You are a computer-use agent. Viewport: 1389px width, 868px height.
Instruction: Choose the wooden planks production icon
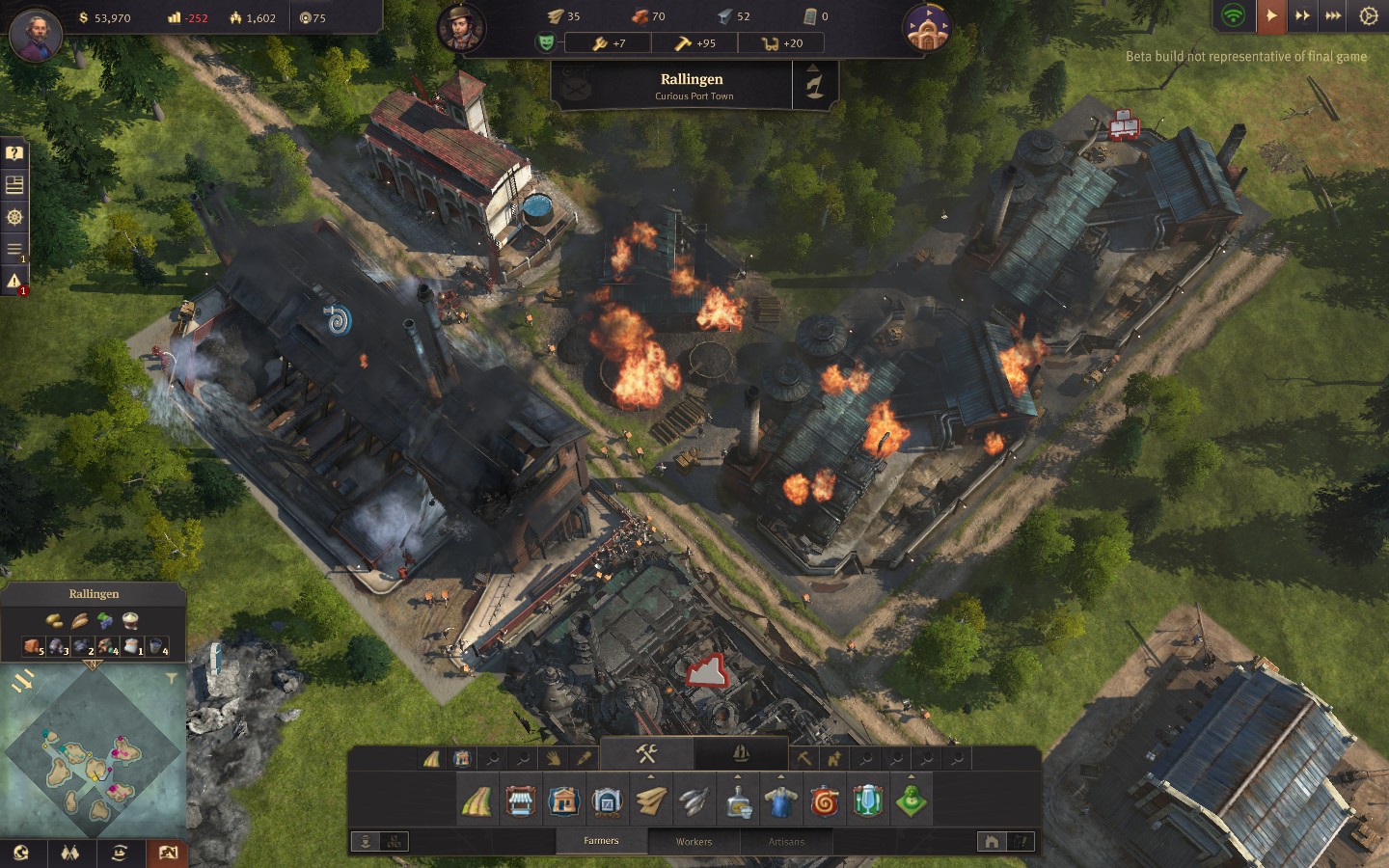[x=650, y=801]
